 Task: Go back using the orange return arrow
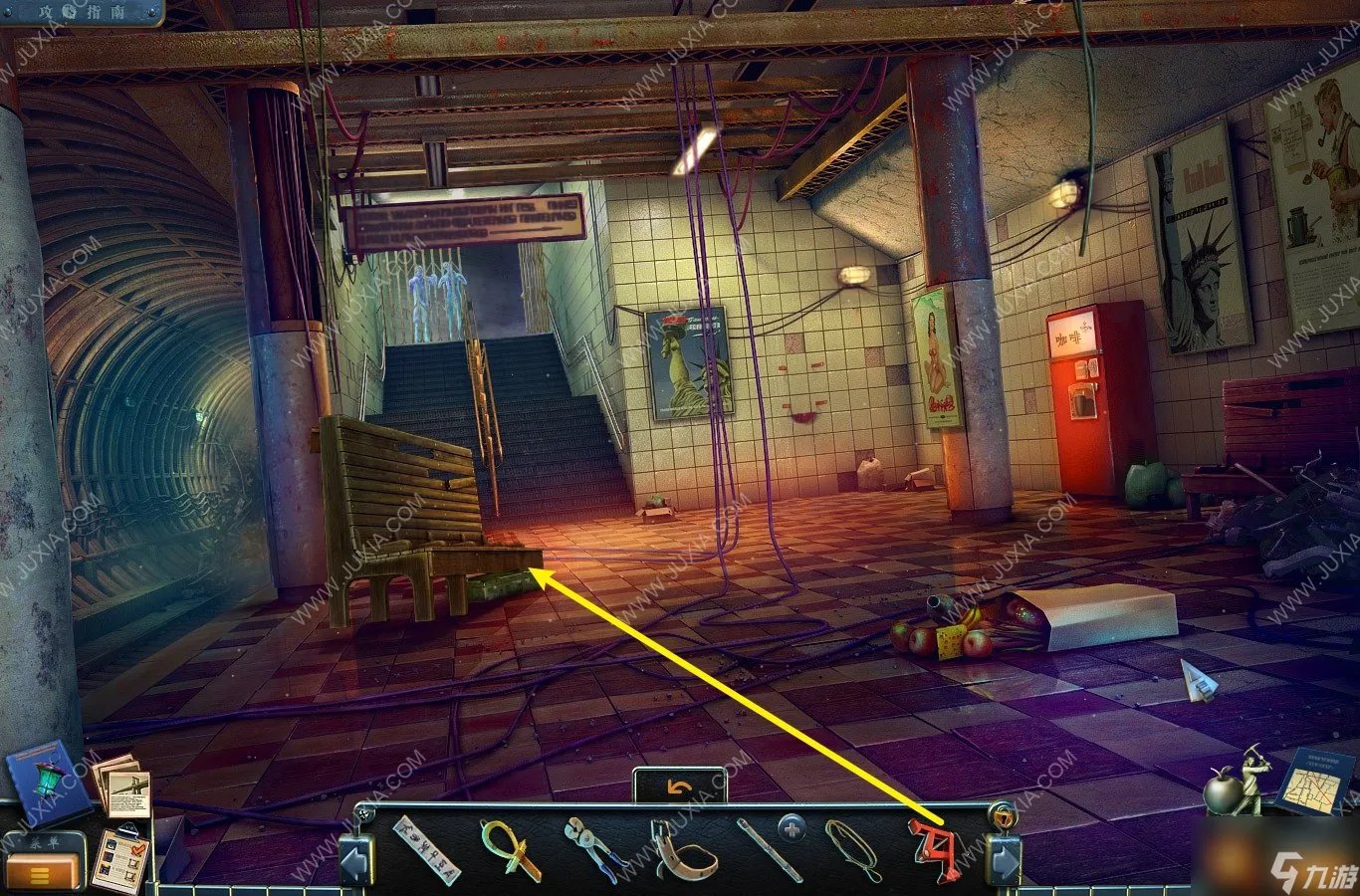pos(680,787)
